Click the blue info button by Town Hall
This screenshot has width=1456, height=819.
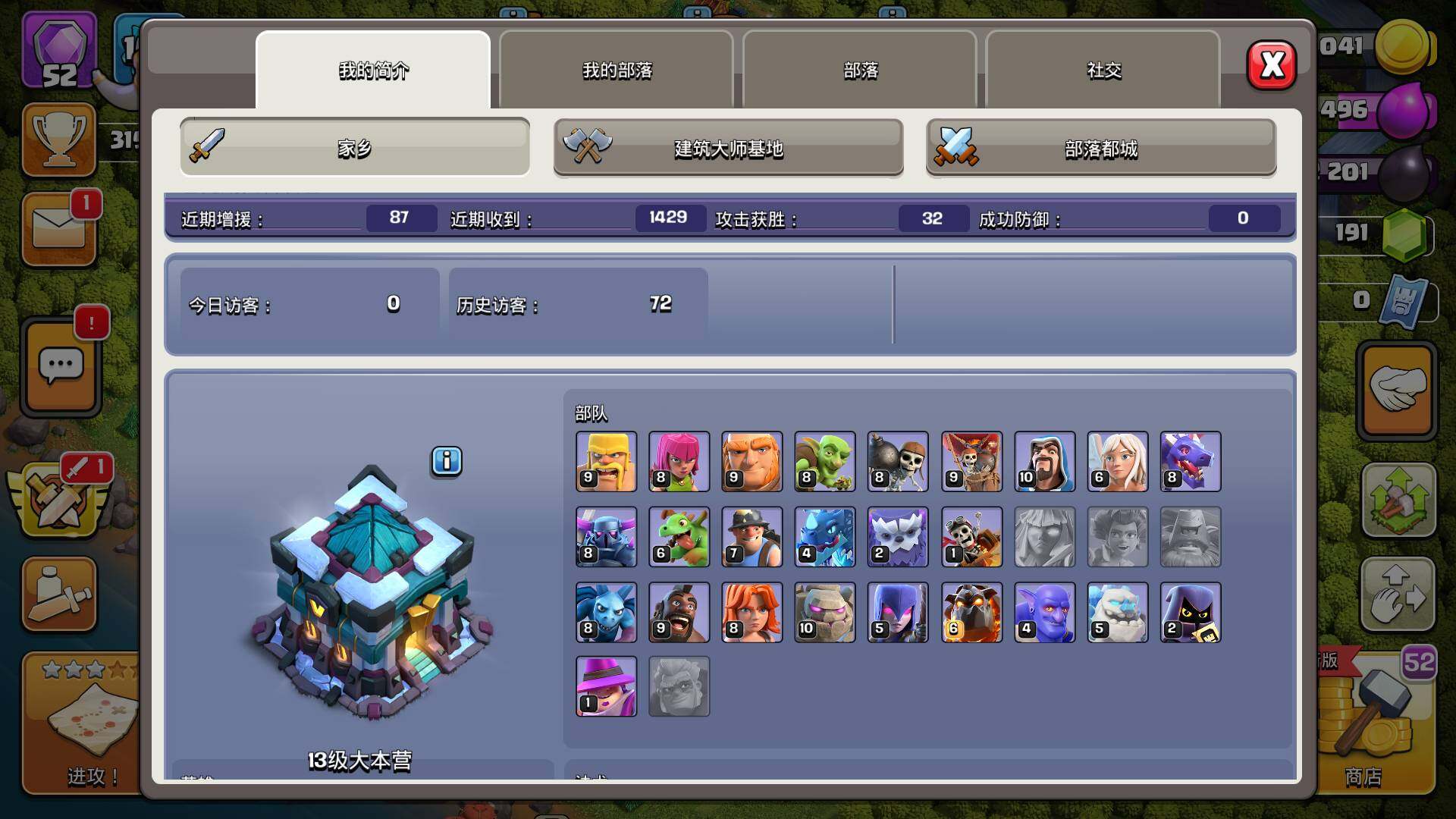click(x=447, y=460)
